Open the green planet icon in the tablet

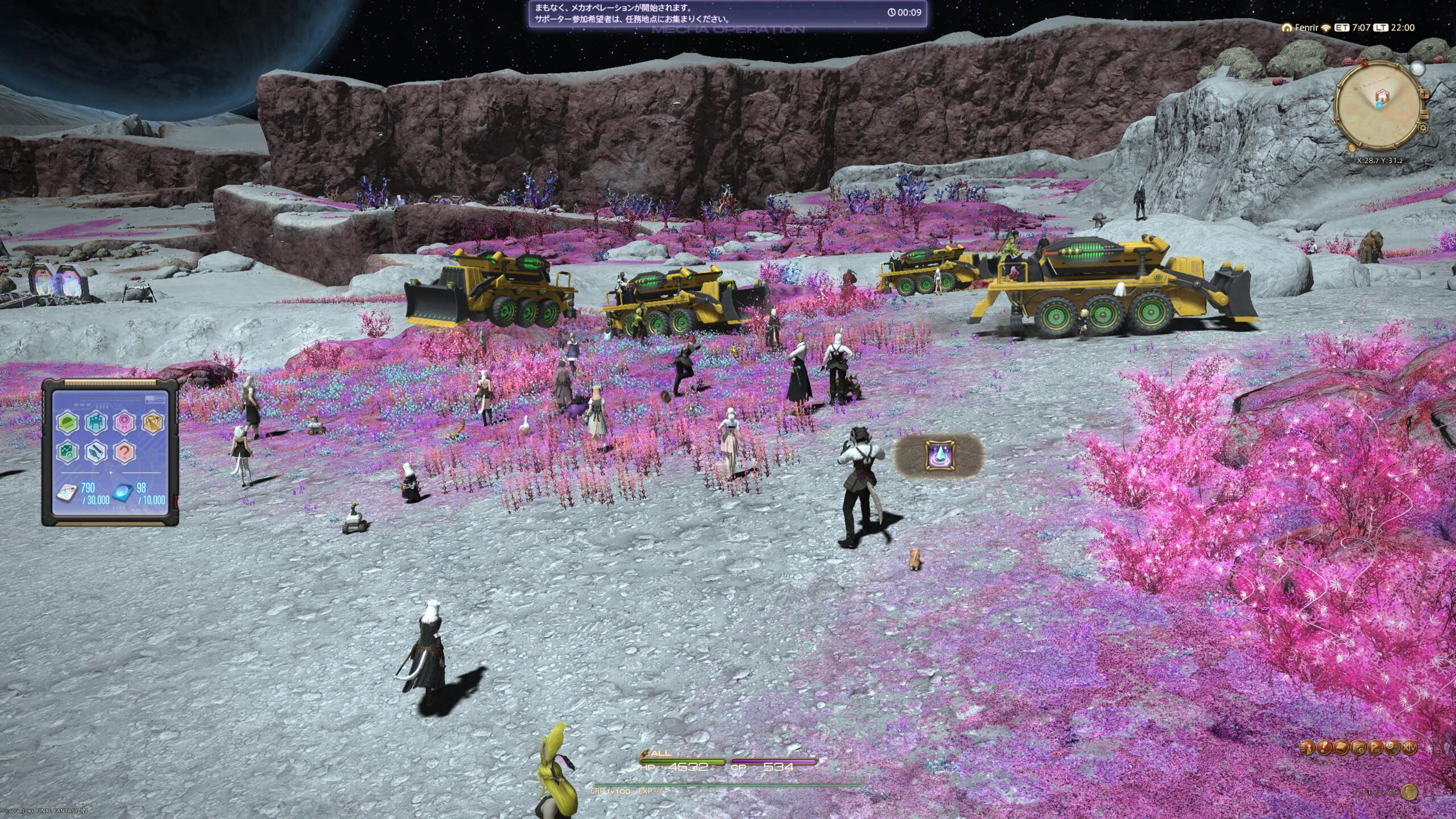(68, 423)
